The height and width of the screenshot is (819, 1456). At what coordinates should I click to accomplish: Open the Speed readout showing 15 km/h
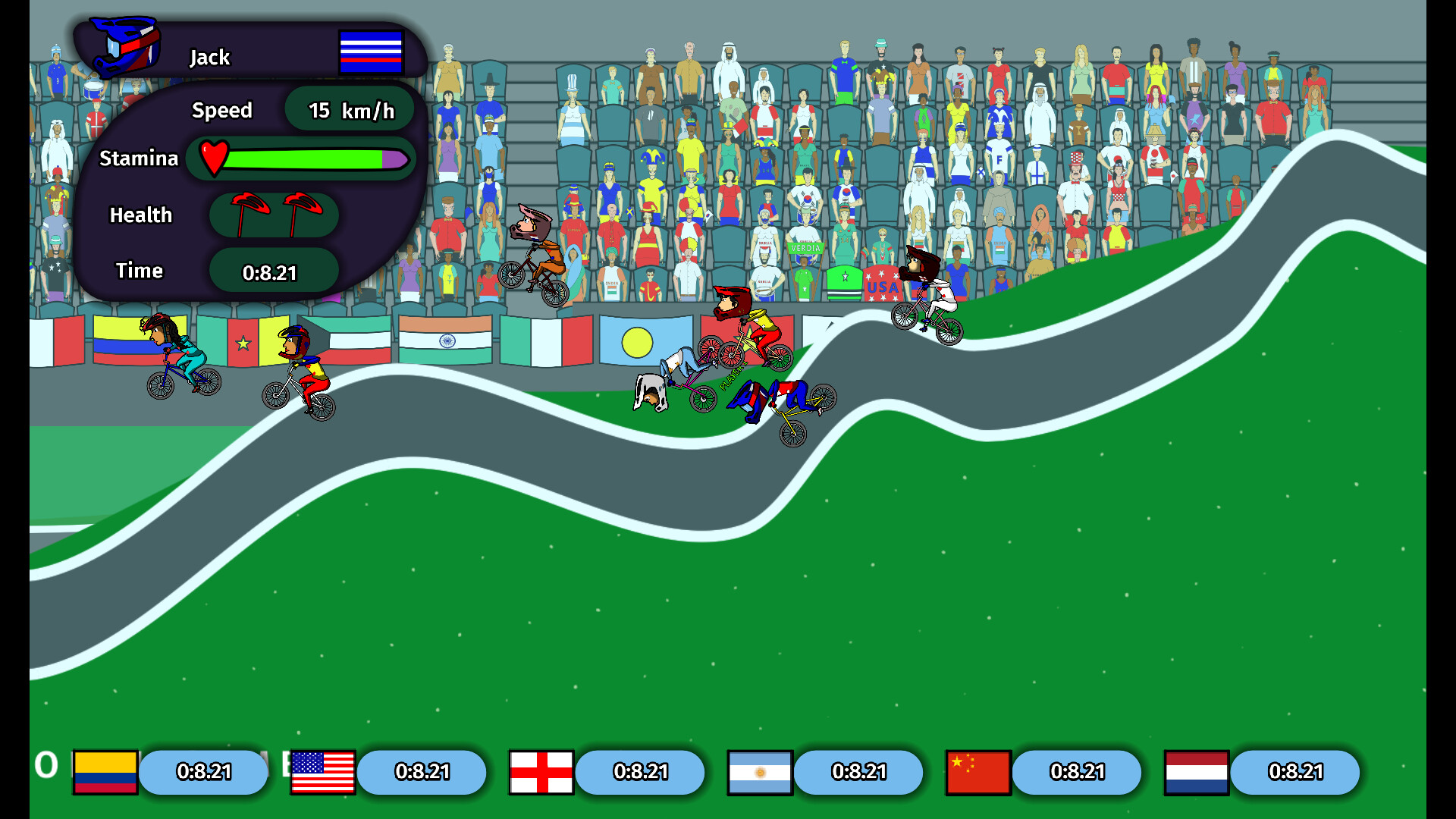[x=349, y=109]
